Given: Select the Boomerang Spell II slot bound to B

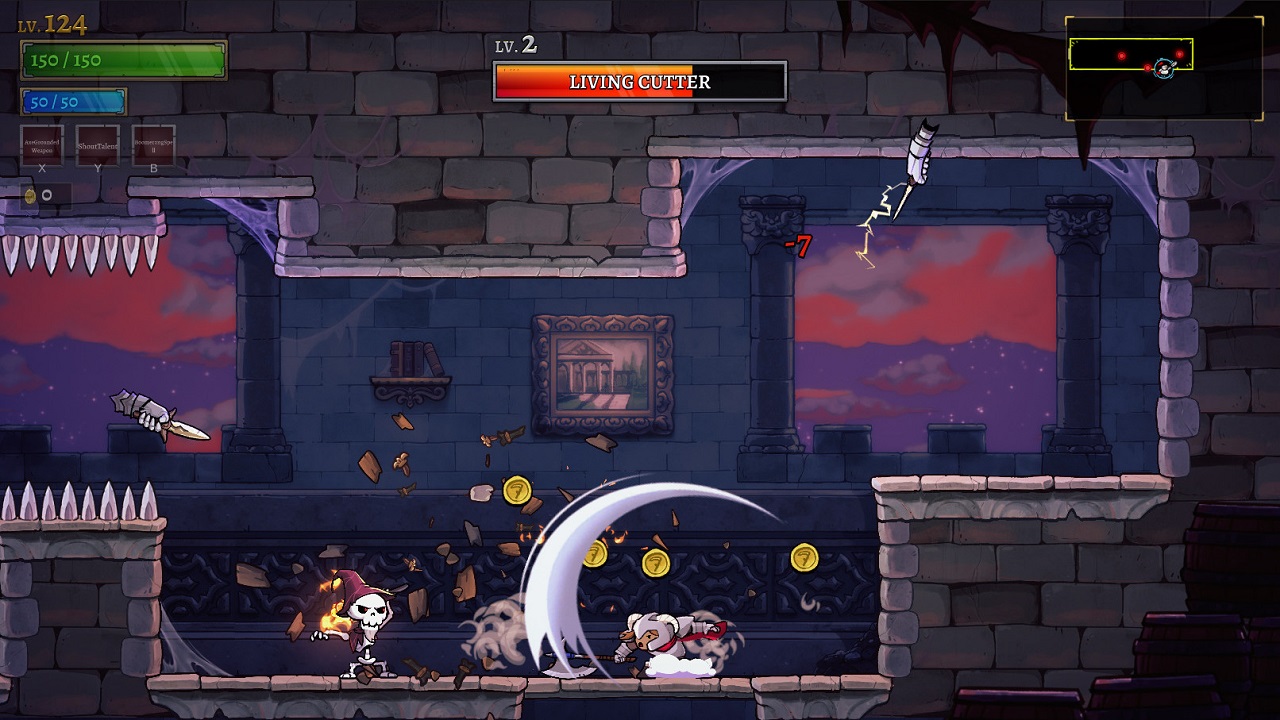Looking at the screenshot, I should [x=154, y=147].
